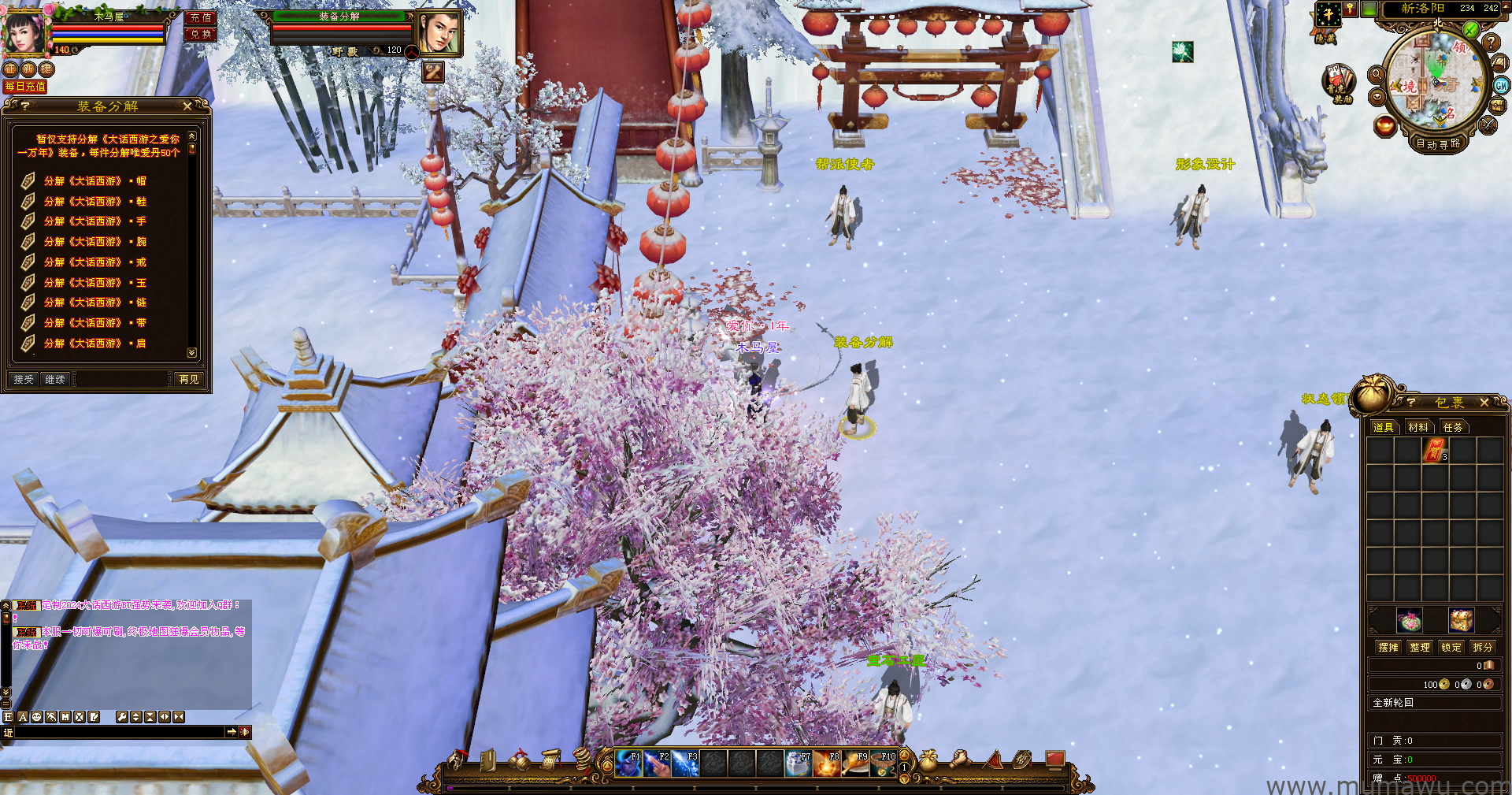Switch to the 材料 materials tab
Screen dimensions: 1512x795
pos(1418,427)
